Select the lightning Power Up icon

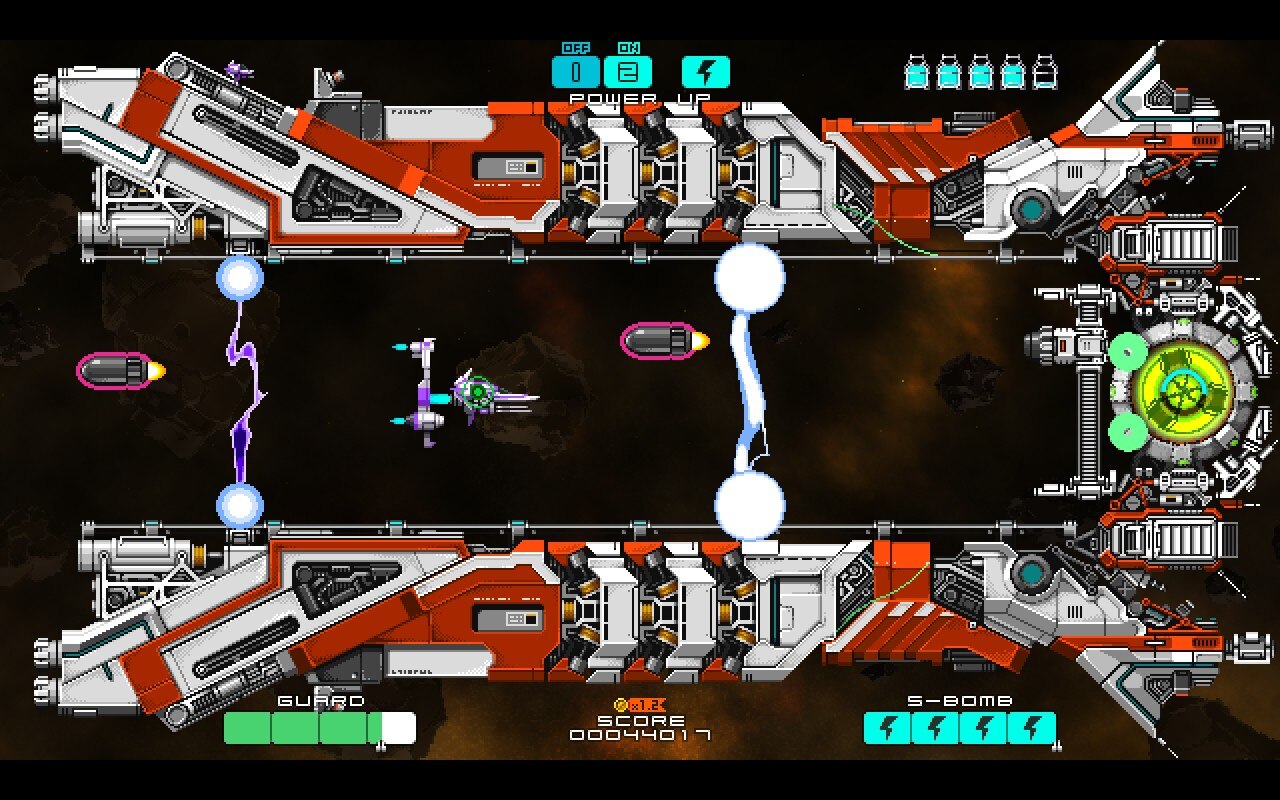[x=706, y=71]
